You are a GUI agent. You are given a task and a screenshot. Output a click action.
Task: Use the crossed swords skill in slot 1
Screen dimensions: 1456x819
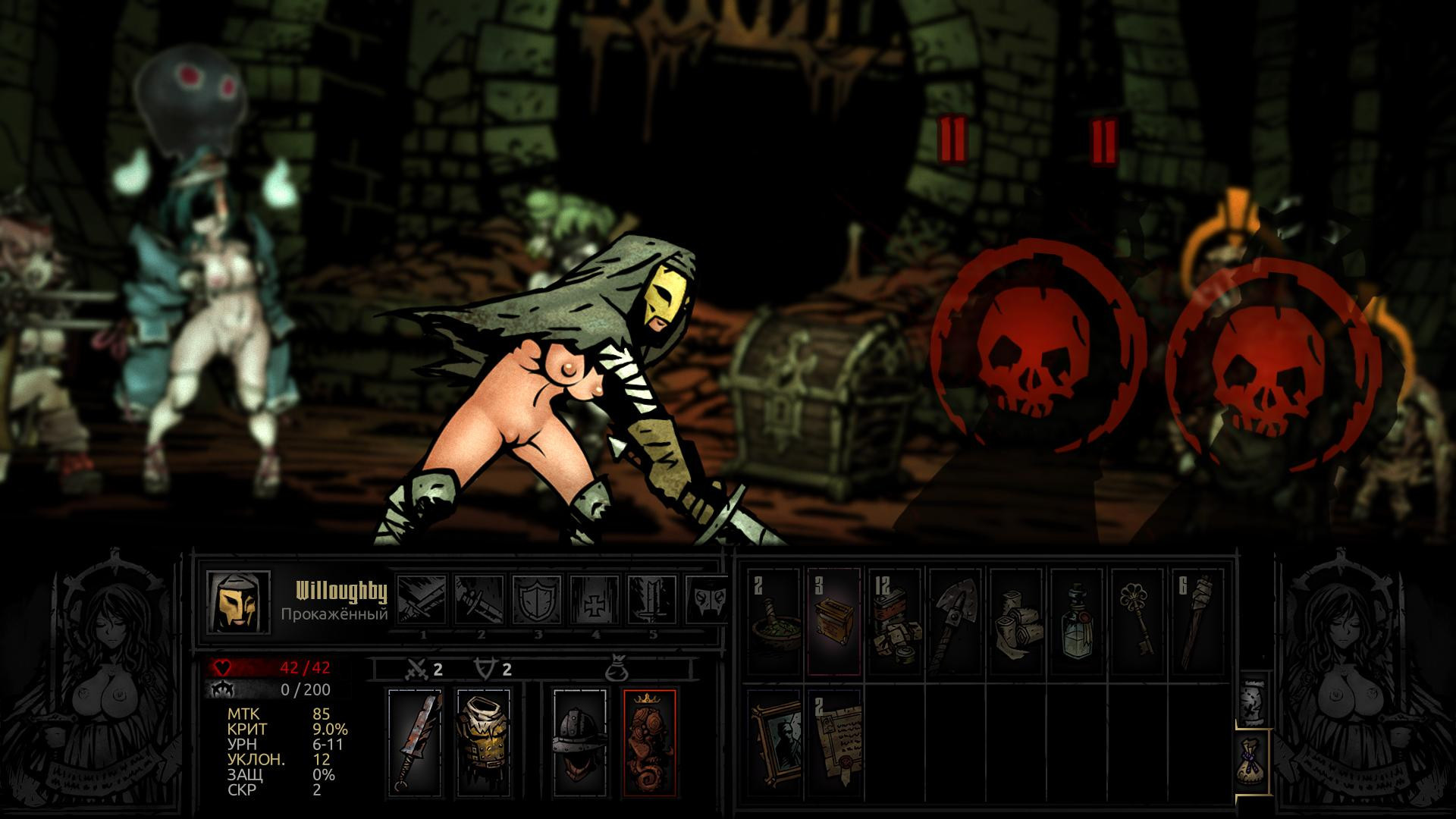pos(422,601)
